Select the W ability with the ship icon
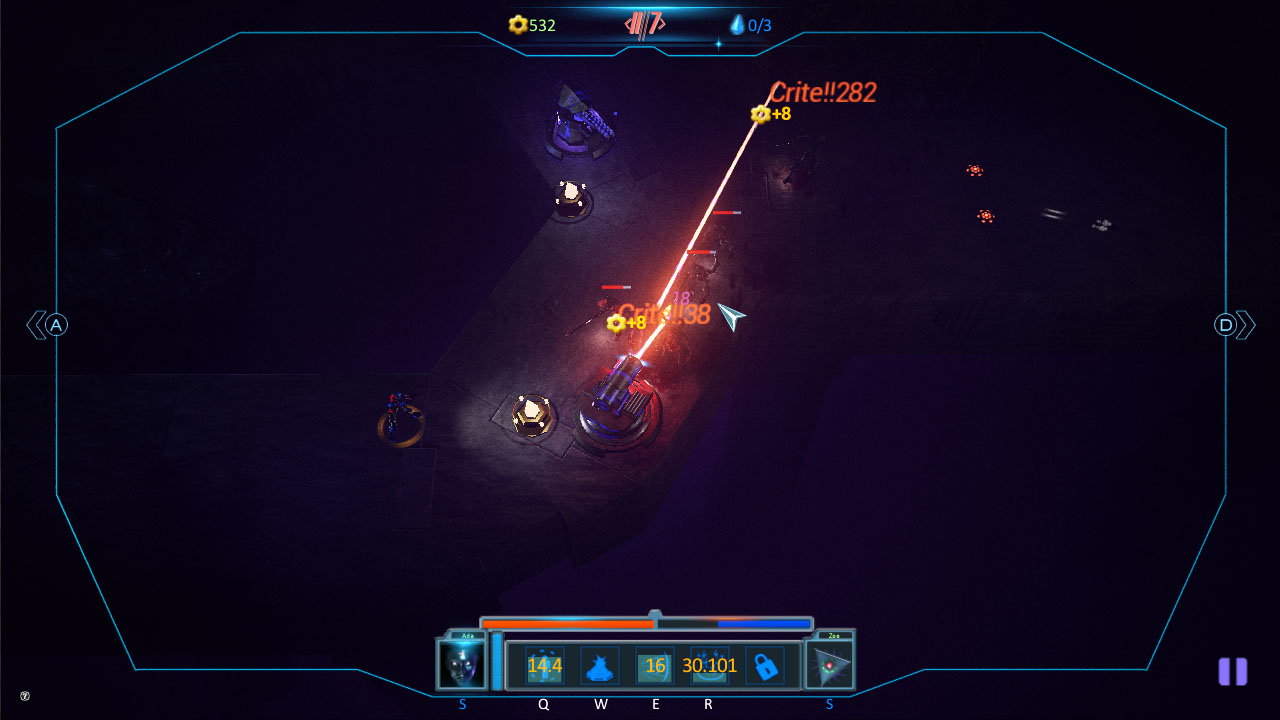1280x720 pixels. pyautogui.click(x=600, y=663)
